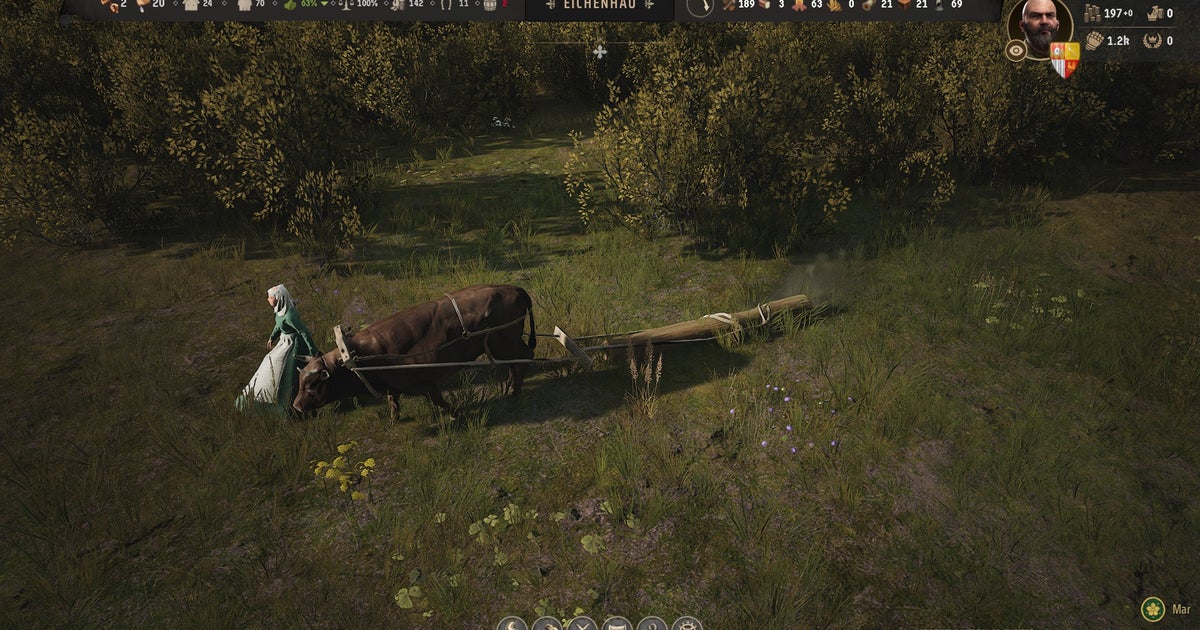
Task: Select the coat of arms shield
Action: tap(1065, 60)
